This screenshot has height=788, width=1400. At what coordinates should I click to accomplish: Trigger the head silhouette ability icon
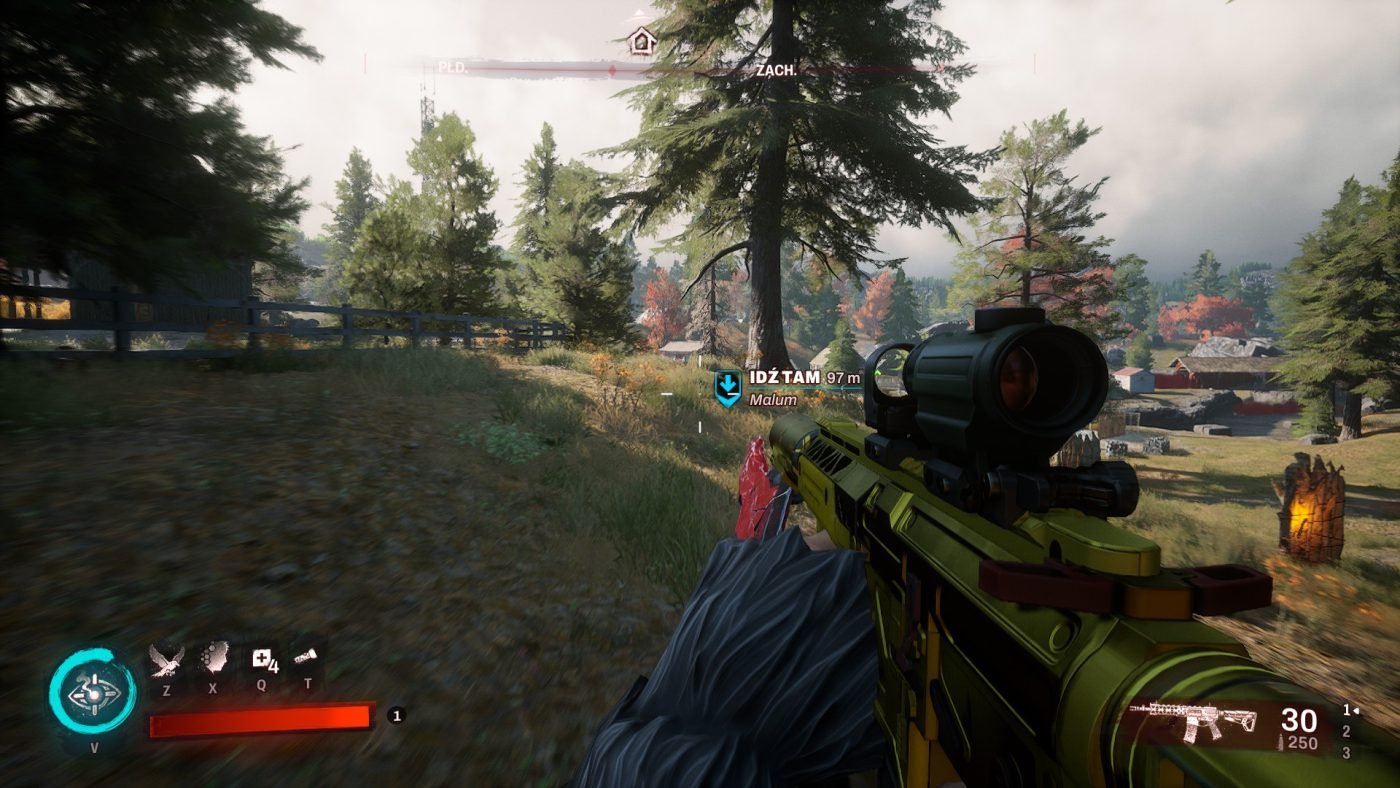coord(213,659)
